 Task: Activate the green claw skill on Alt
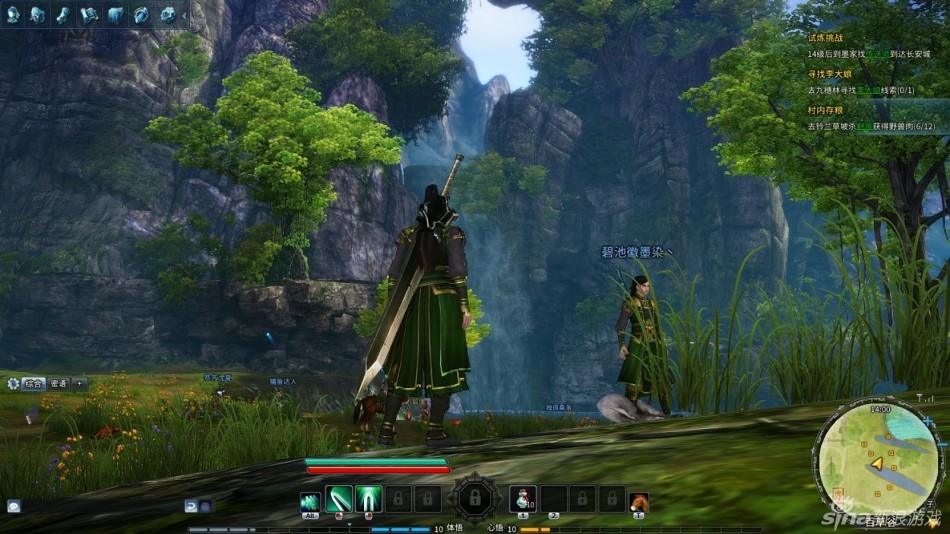tap(310, 498)
